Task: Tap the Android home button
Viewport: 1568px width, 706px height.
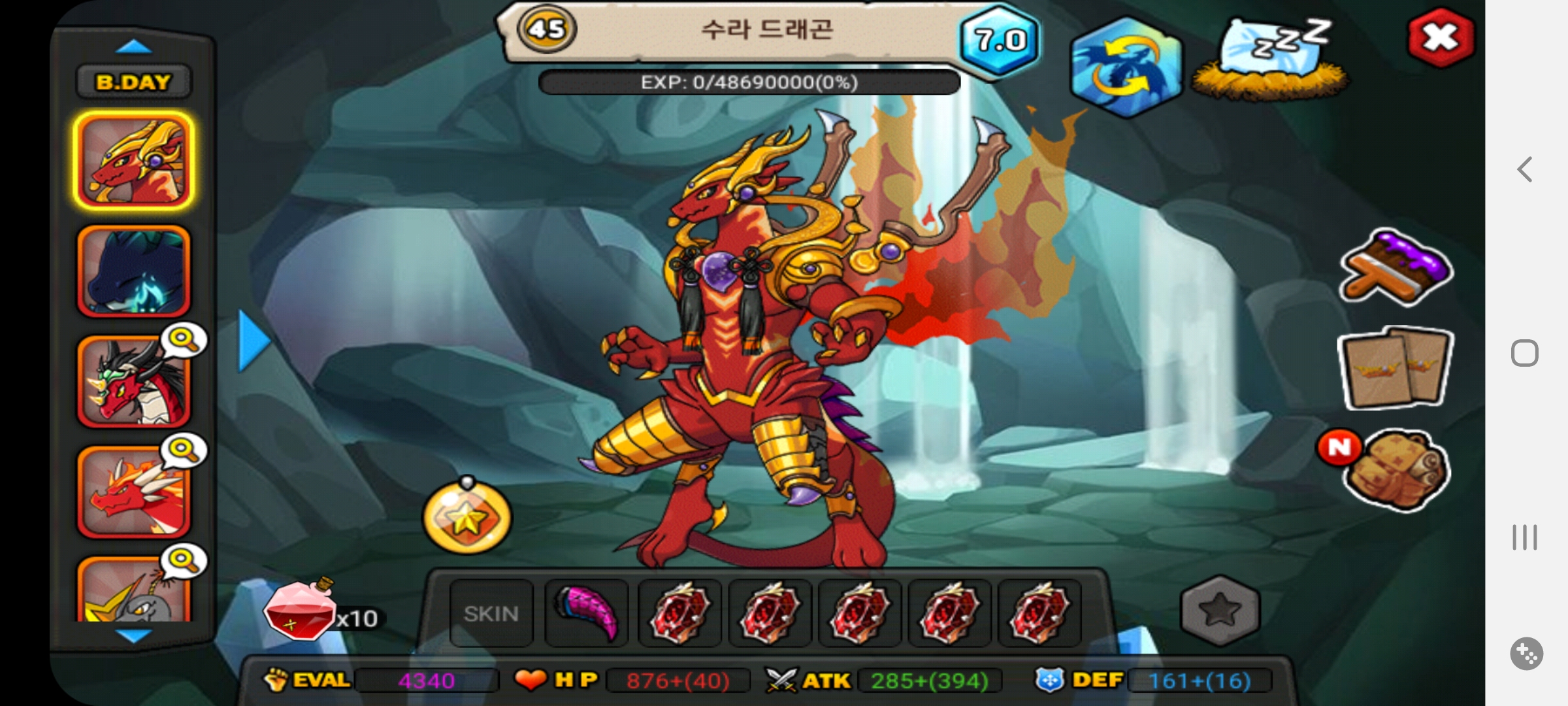Action: point(1525,354)
